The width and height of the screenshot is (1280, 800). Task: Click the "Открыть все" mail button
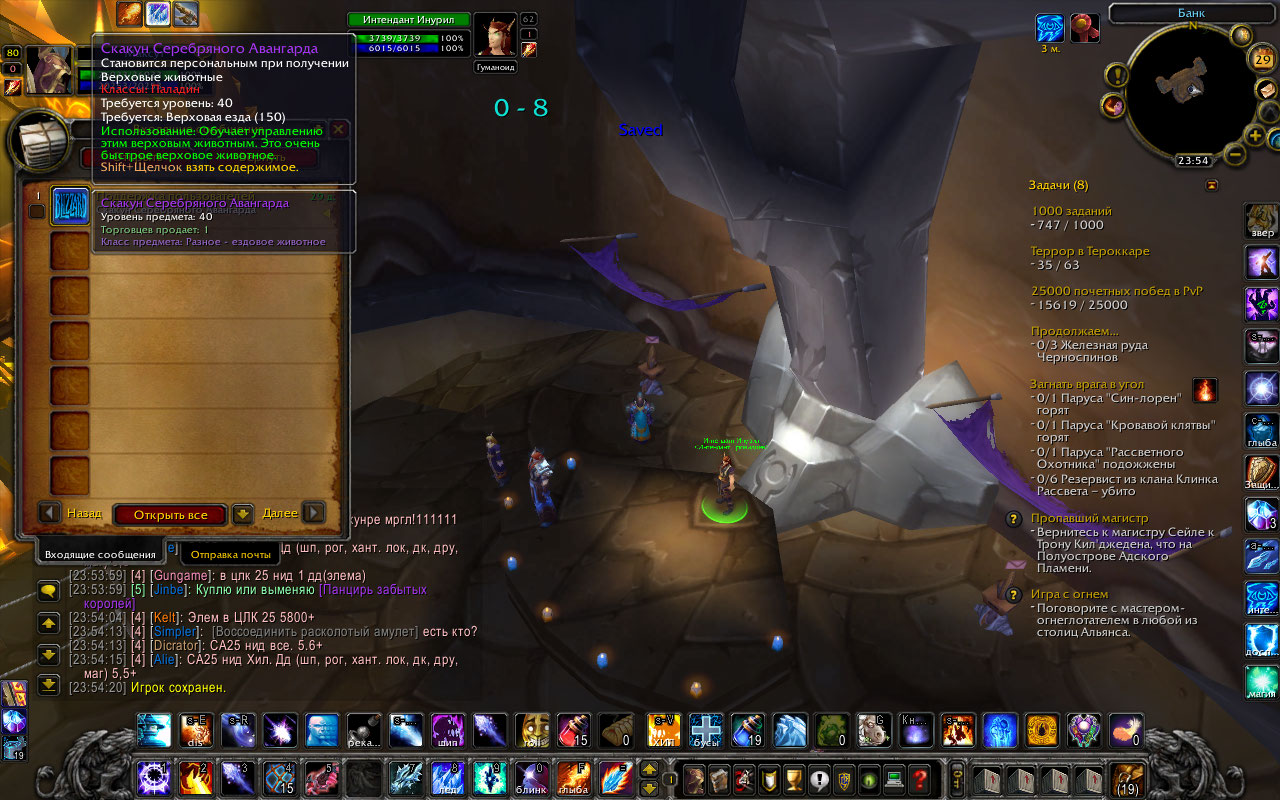[x=170, y=515]
